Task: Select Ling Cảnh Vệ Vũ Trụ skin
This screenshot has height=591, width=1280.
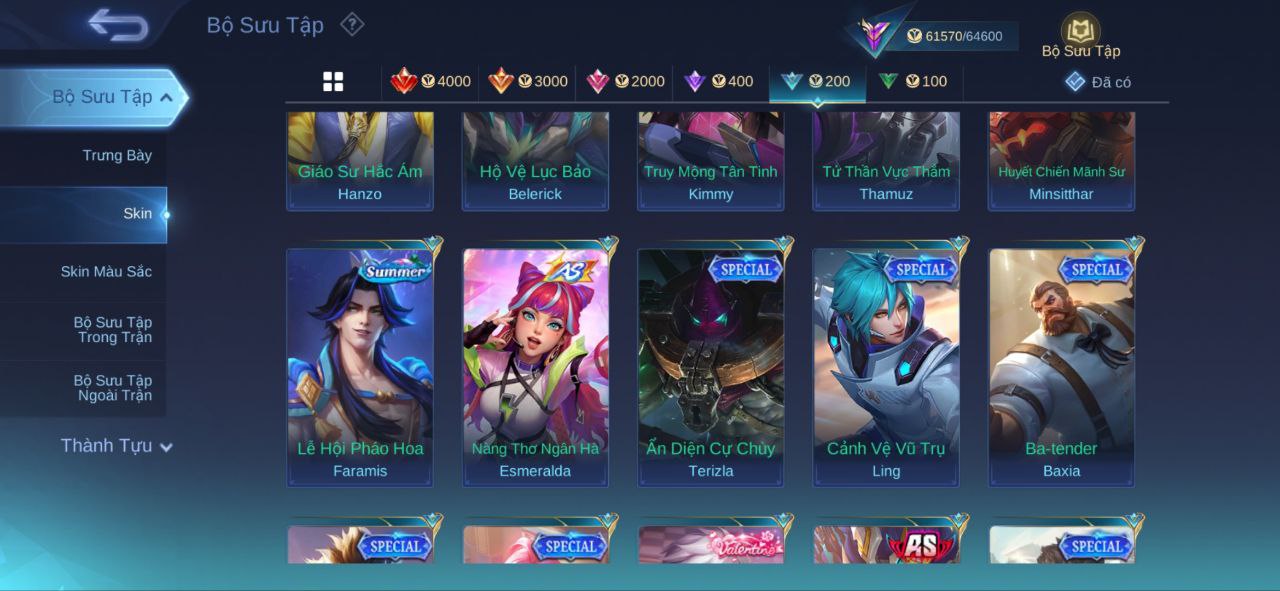Action: (x=886, y=367)
